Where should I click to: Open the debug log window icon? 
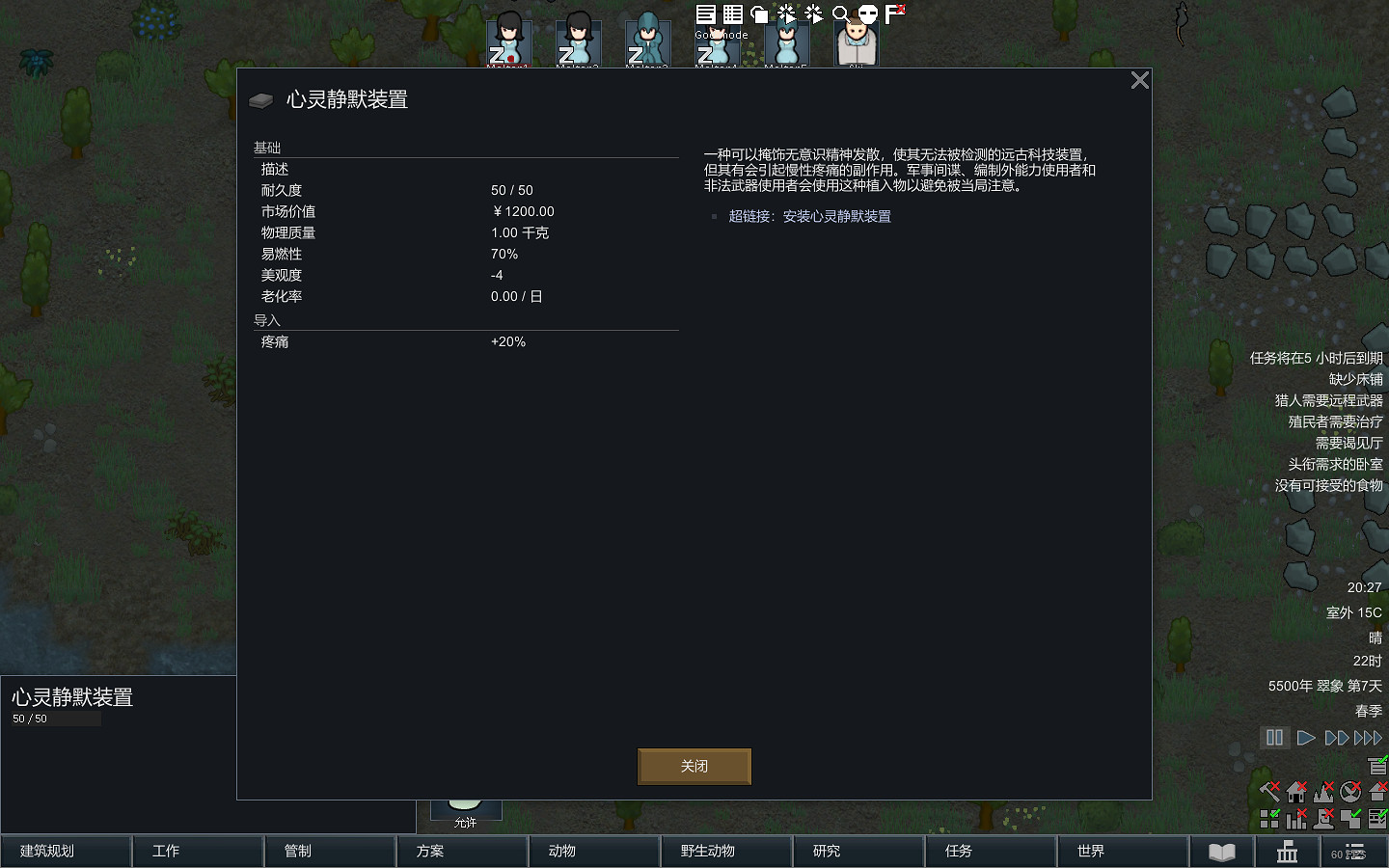[x=705, y=14]
